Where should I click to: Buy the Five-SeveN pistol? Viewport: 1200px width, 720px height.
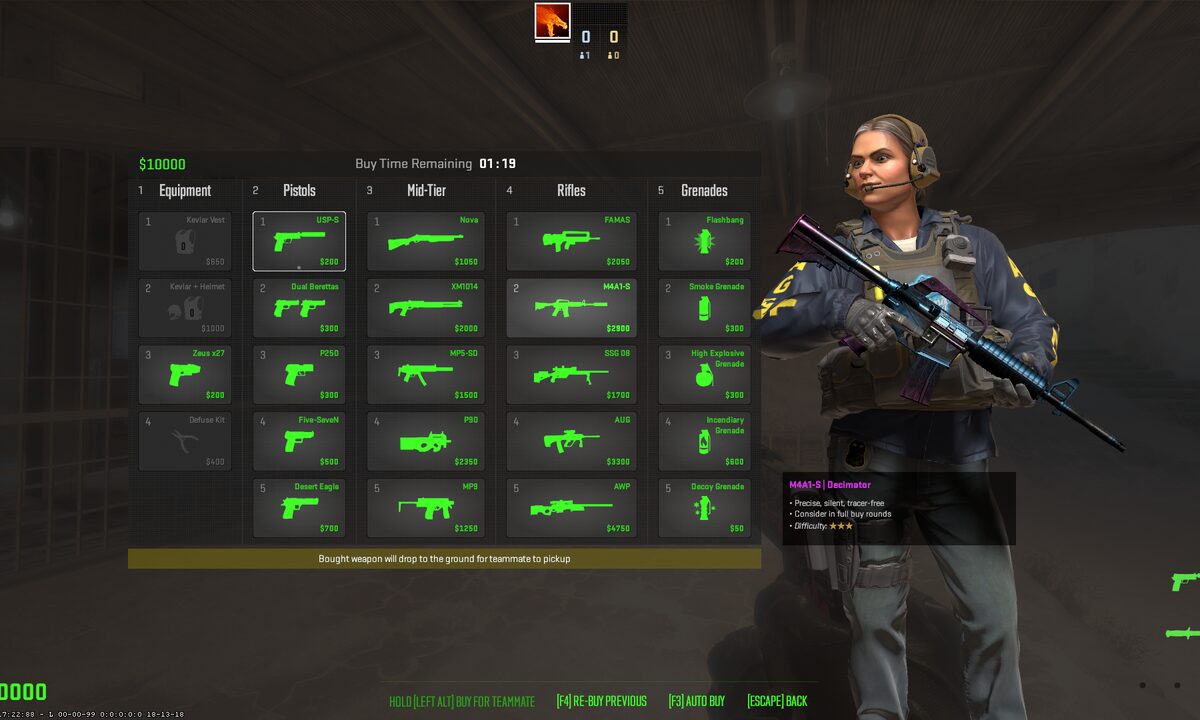click(299, 441)
